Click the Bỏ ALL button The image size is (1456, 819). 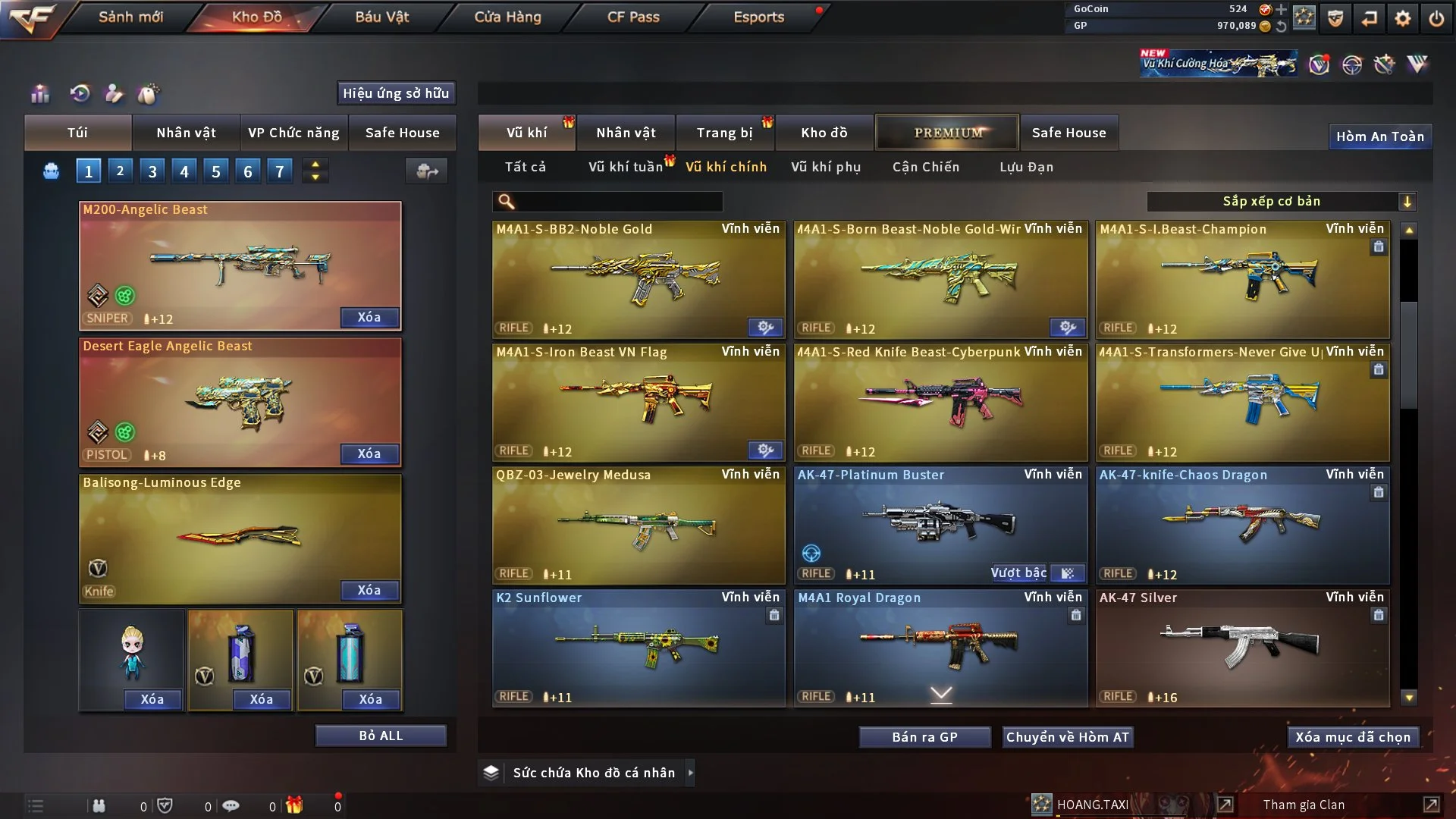[381, 736]
